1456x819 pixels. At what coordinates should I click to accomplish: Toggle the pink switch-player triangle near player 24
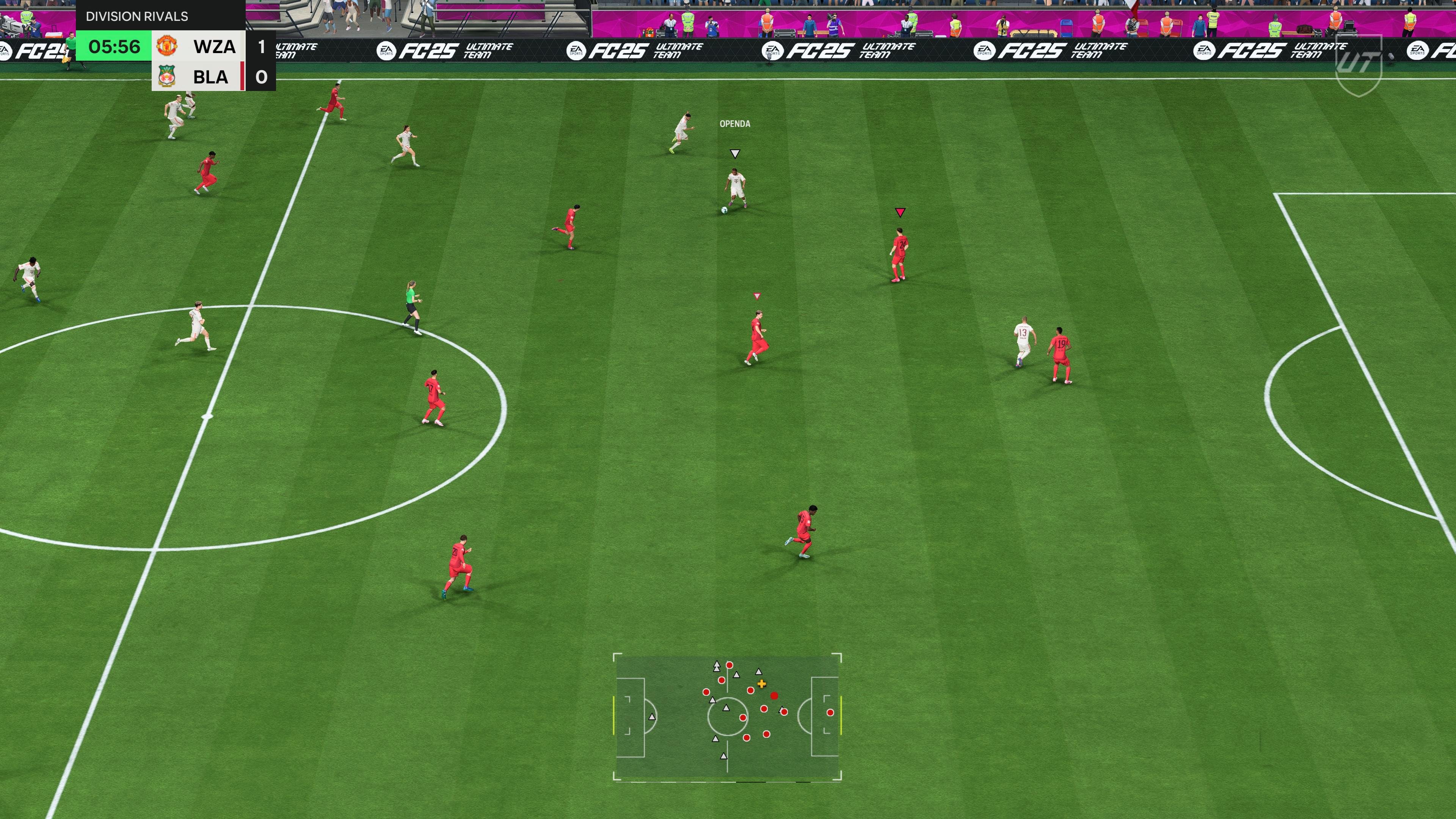901,212
